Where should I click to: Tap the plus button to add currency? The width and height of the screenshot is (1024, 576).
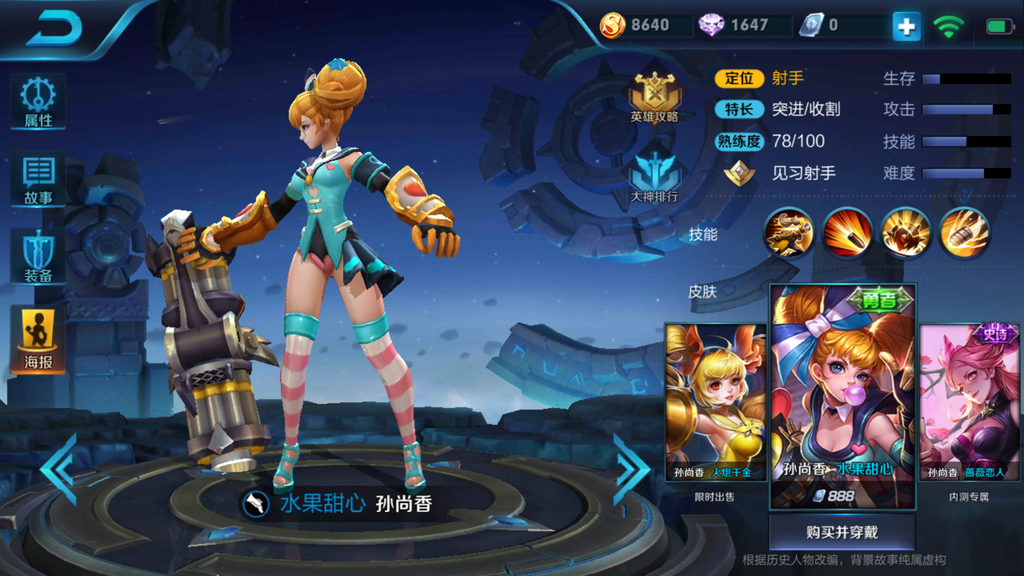[906, 27]
